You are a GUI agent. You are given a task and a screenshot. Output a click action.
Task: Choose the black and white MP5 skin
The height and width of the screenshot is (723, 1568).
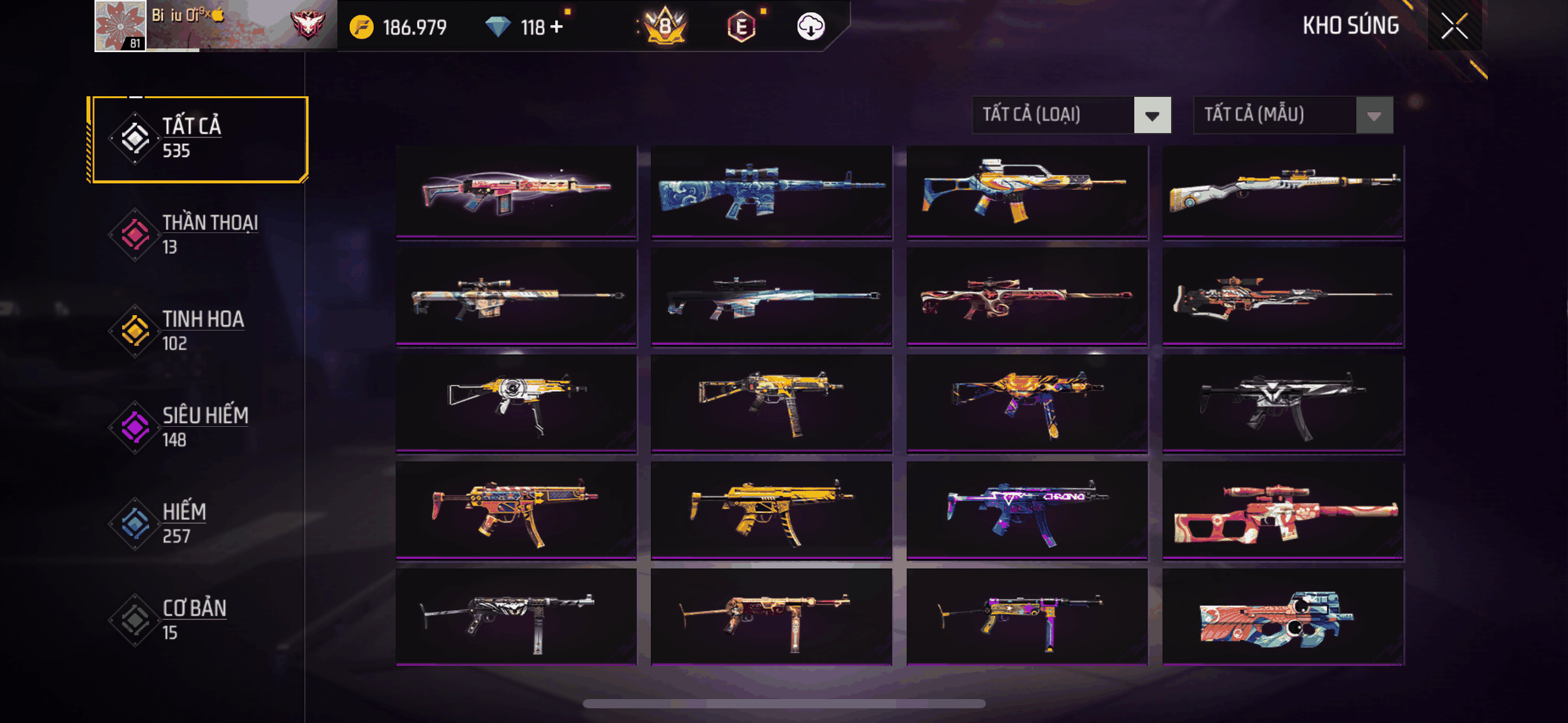(x=1283, y=403)
